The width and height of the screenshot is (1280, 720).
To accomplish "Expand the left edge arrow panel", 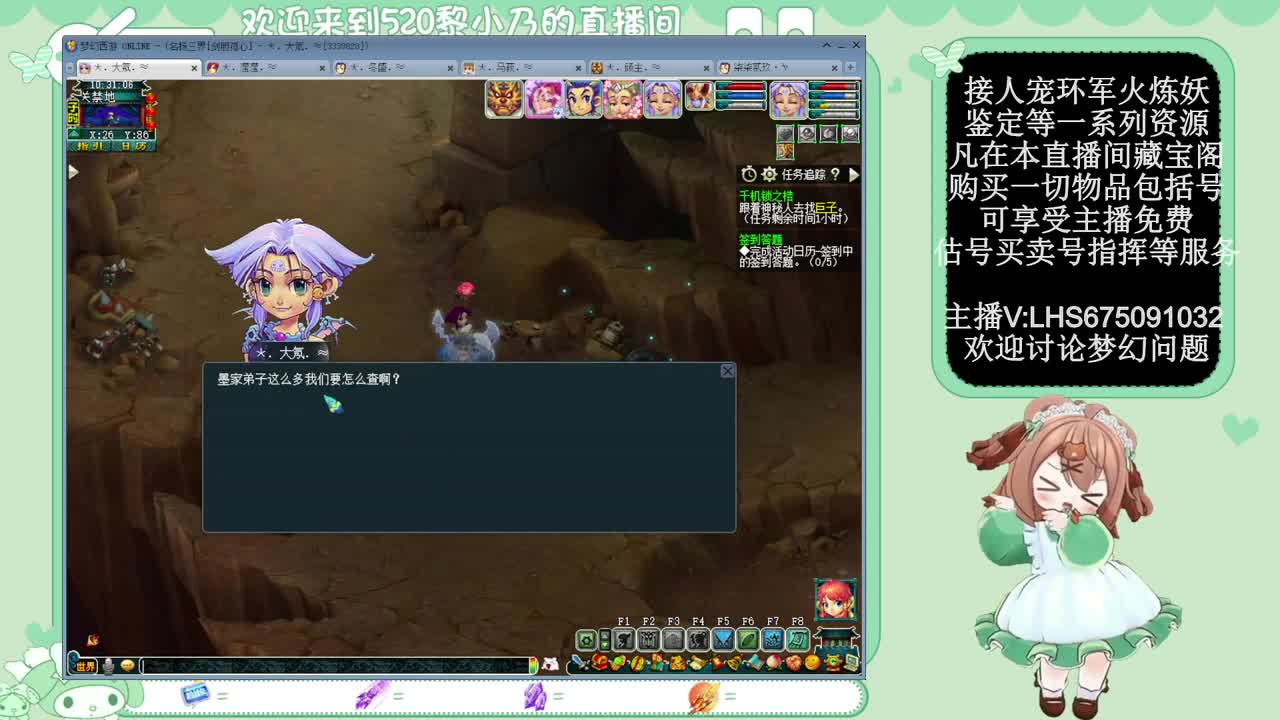I will (74, 171).
